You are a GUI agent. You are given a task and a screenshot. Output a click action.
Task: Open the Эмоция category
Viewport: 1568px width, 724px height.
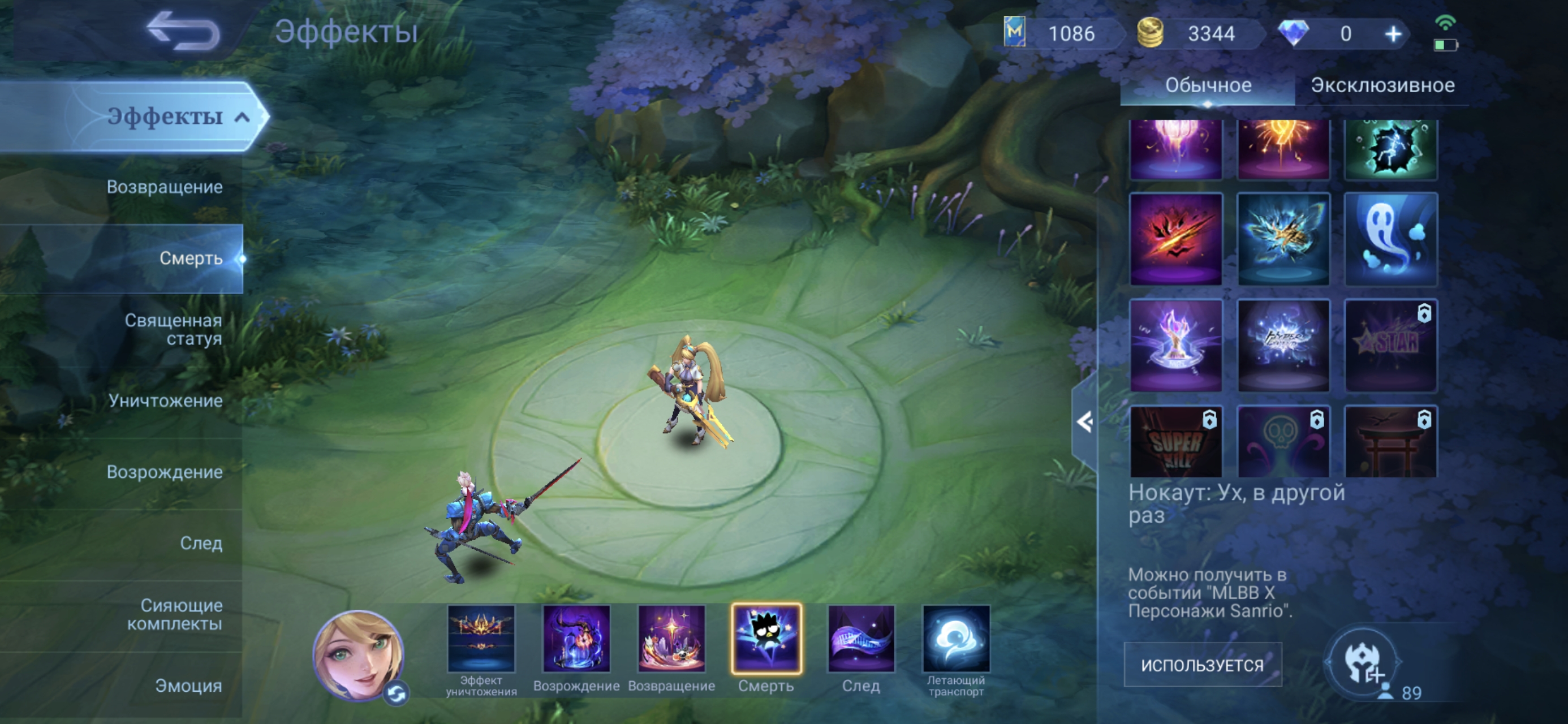click(x=188, y=686)
